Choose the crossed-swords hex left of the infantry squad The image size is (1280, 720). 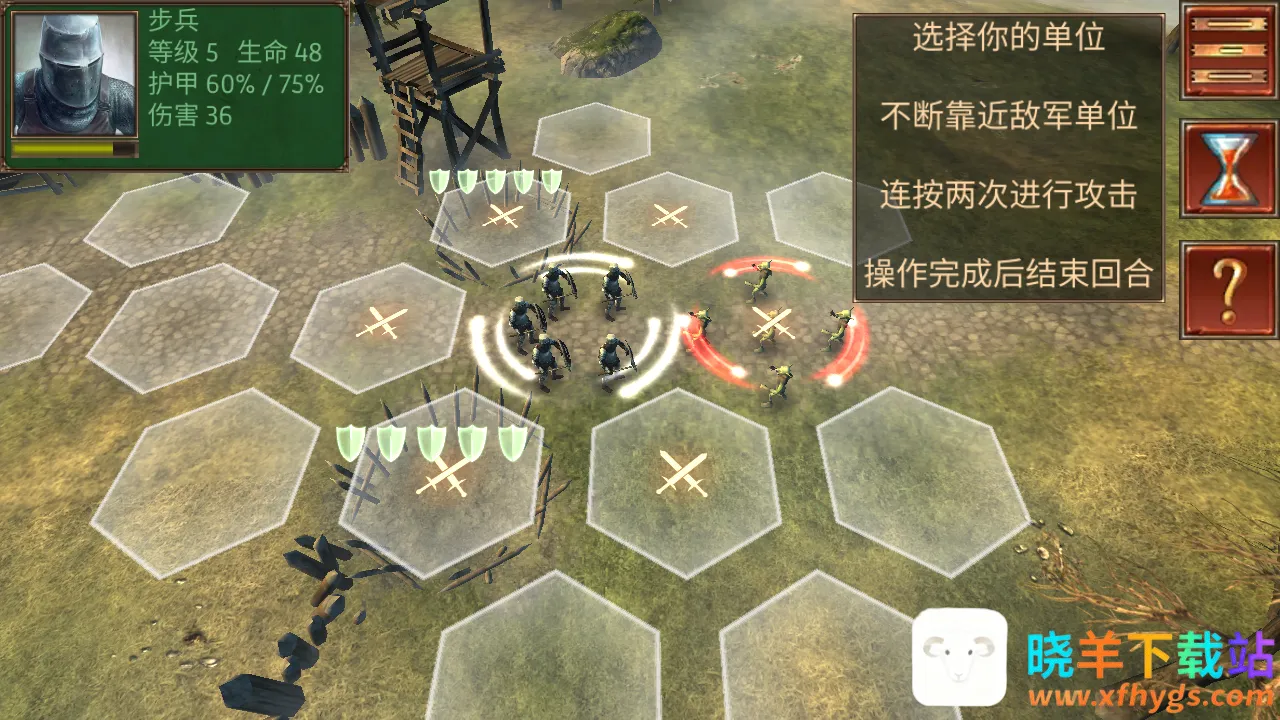[x=380, y=325]
